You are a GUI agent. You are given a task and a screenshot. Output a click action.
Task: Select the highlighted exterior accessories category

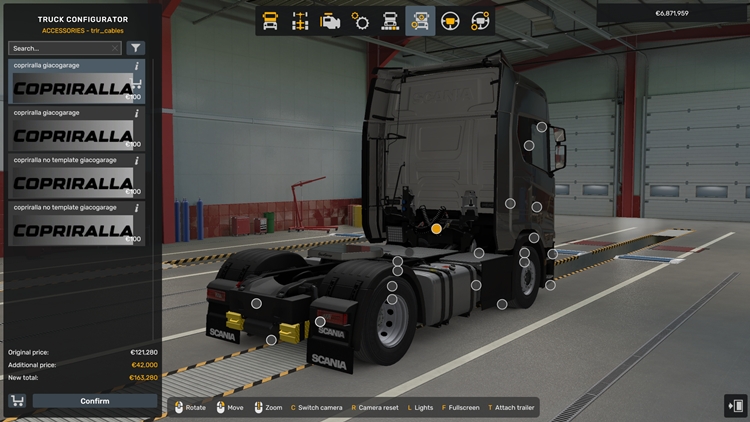[x=420, y=20]
